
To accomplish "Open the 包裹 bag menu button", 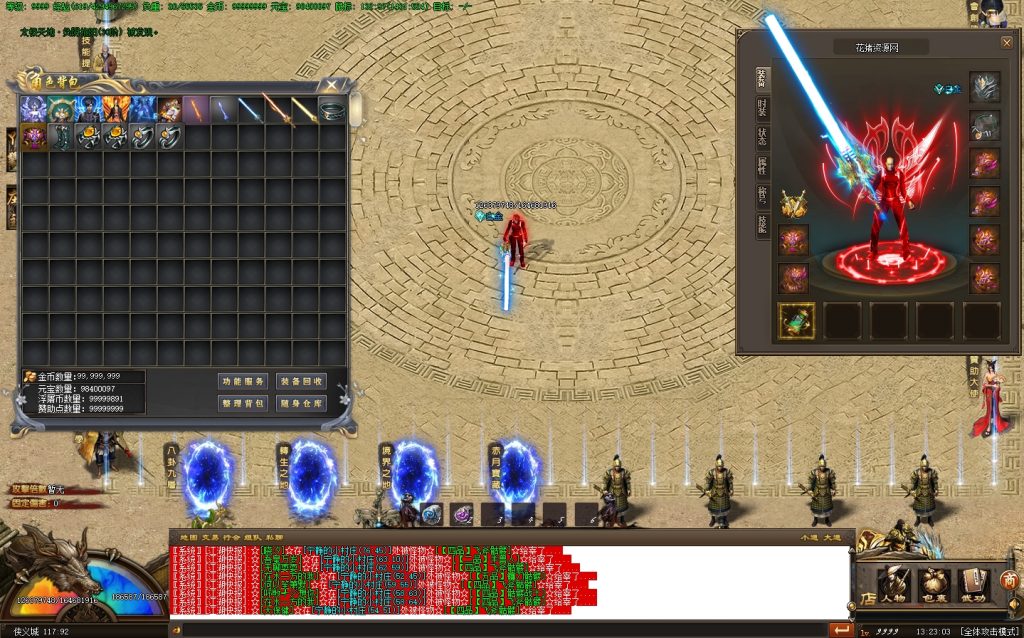I will (932, 585).
